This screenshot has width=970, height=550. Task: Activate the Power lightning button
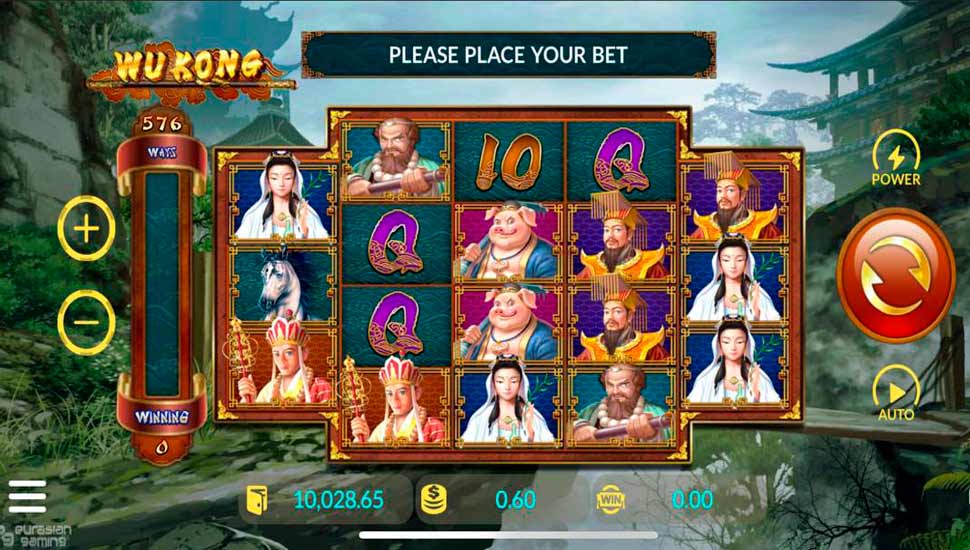896,156
